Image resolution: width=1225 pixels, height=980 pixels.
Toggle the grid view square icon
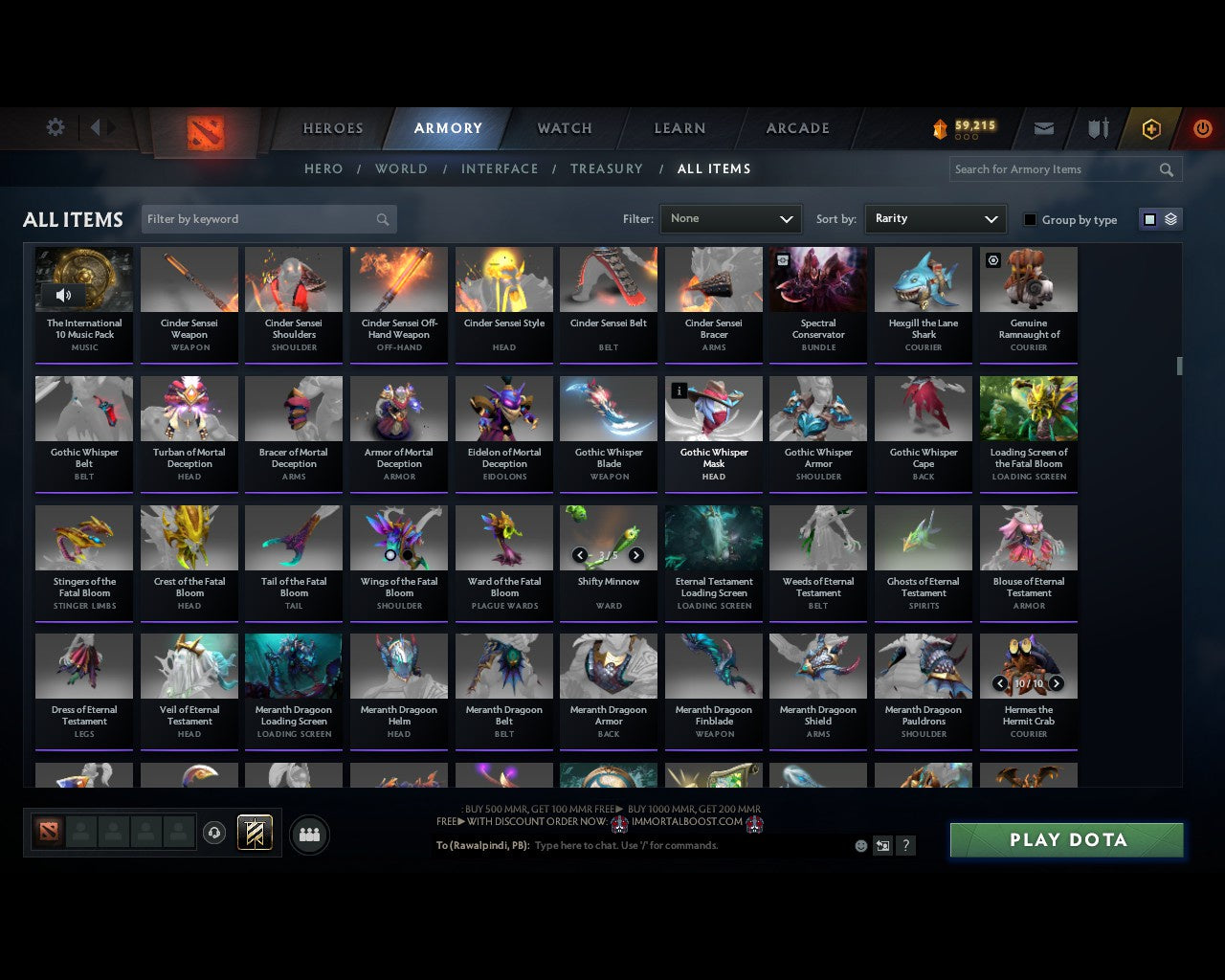point(1149,218)
